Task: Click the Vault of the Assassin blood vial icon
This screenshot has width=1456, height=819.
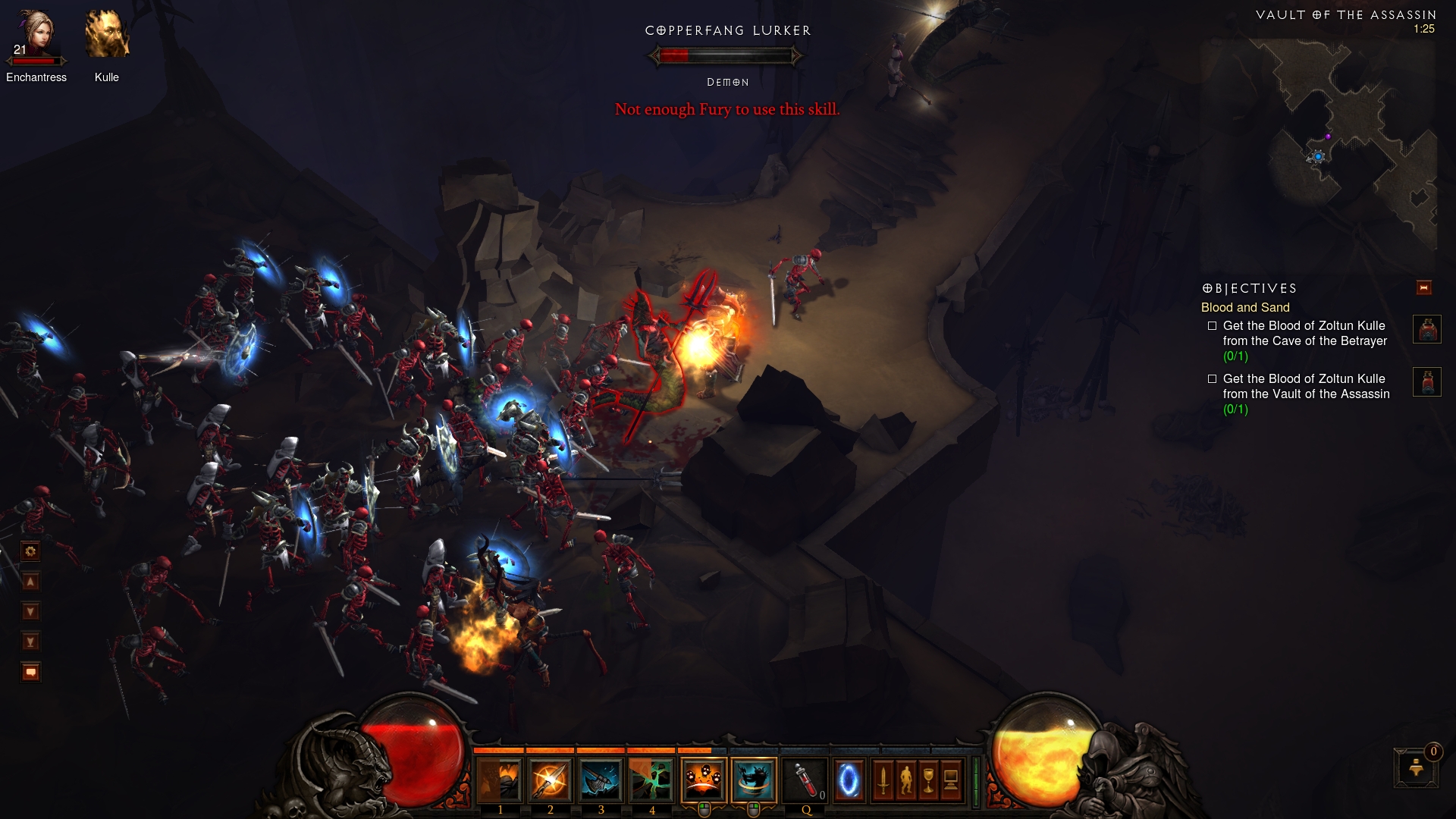Action: [x=1426, y=382]
